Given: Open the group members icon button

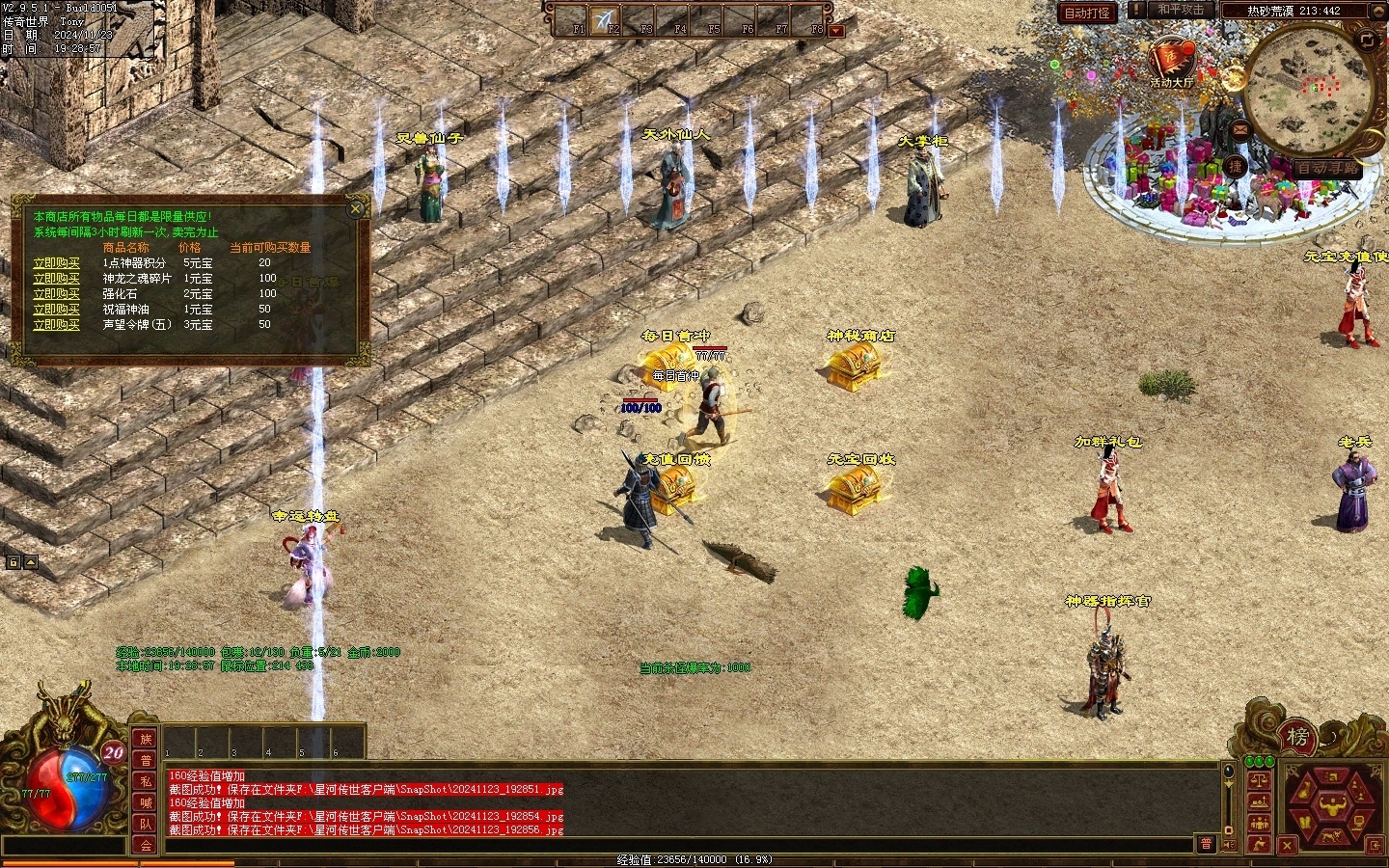Looking at the screenshot, I should [x=1259, y=823].
